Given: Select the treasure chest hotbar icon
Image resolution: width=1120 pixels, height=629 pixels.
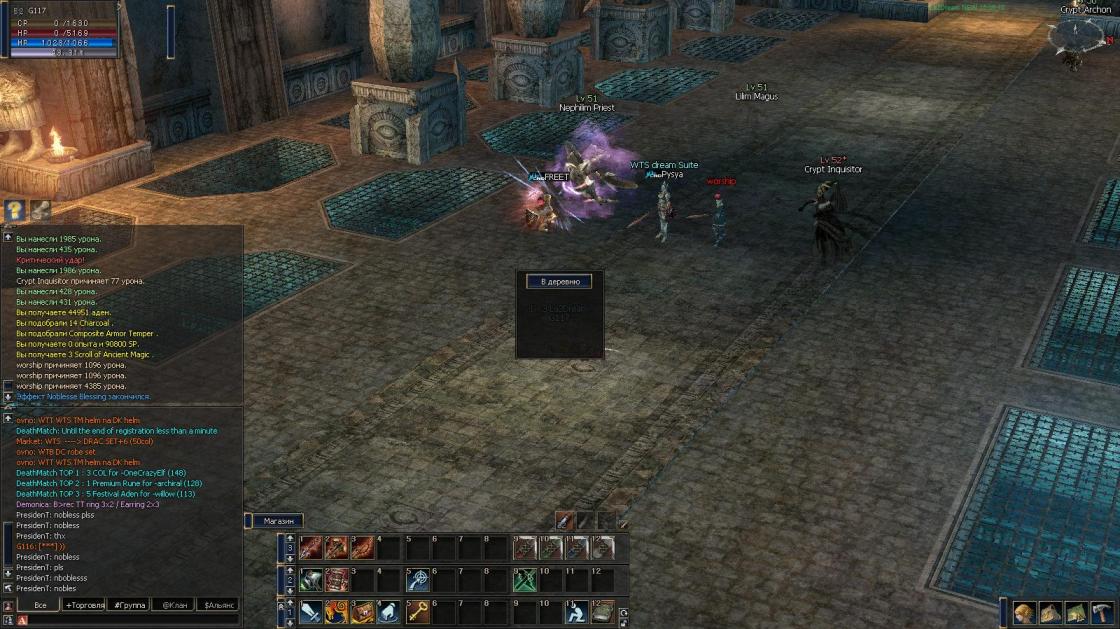Looking at the screenshot, I should pyautogui.click(x=364, y=612).
